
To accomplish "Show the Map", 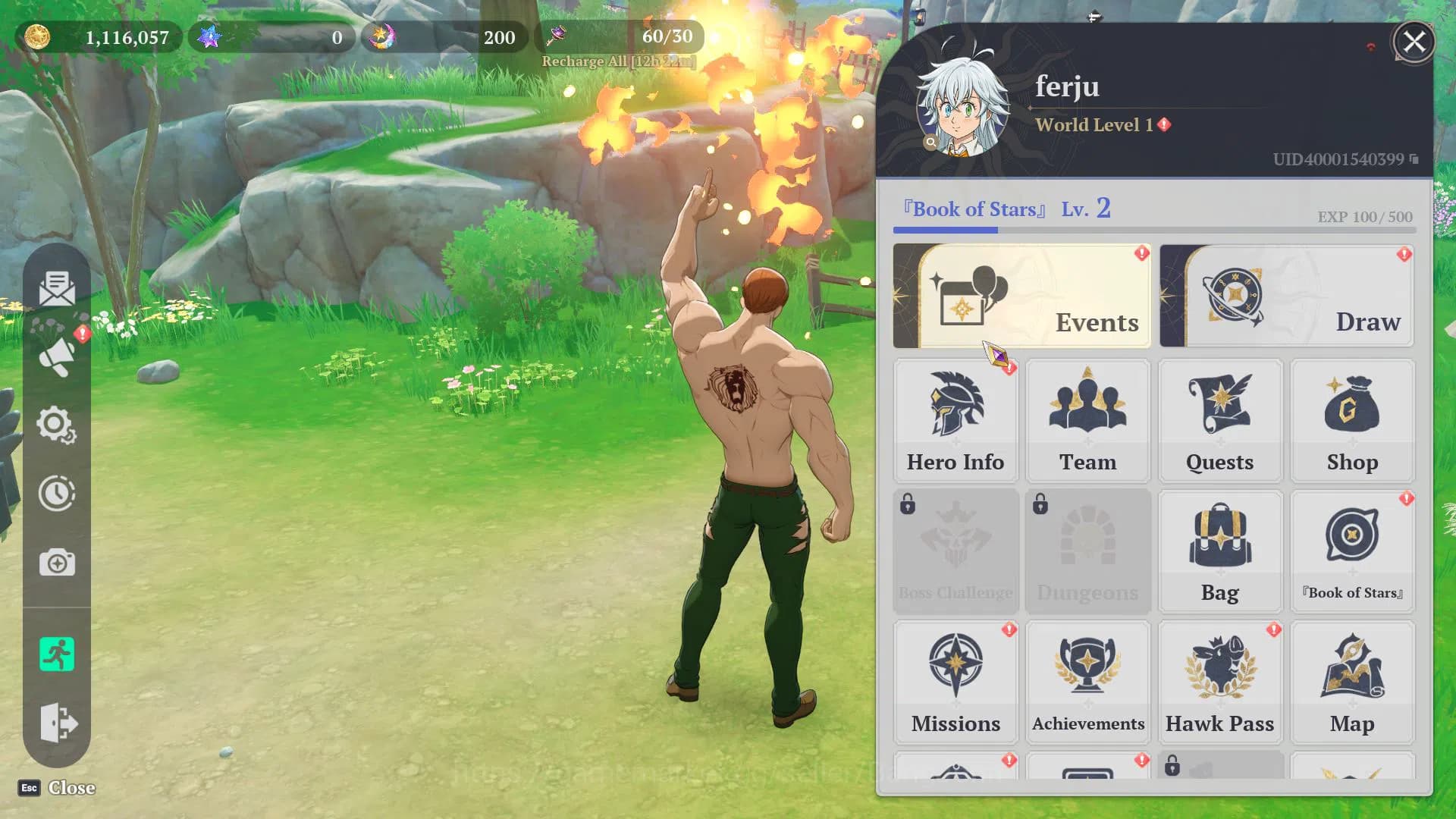I will coord(1352,682).
